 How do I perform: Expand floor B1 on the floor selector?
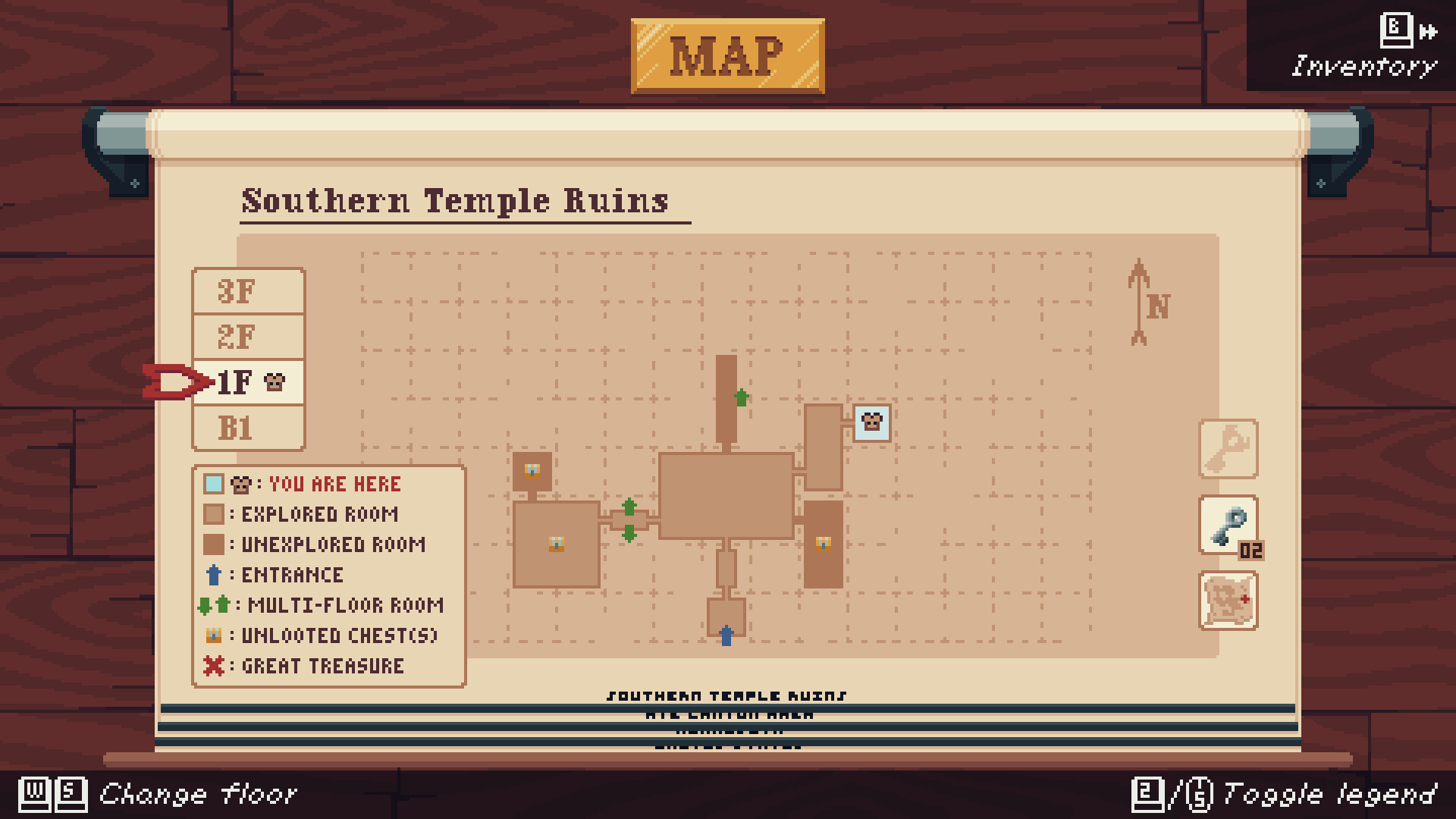pos(248,428)
